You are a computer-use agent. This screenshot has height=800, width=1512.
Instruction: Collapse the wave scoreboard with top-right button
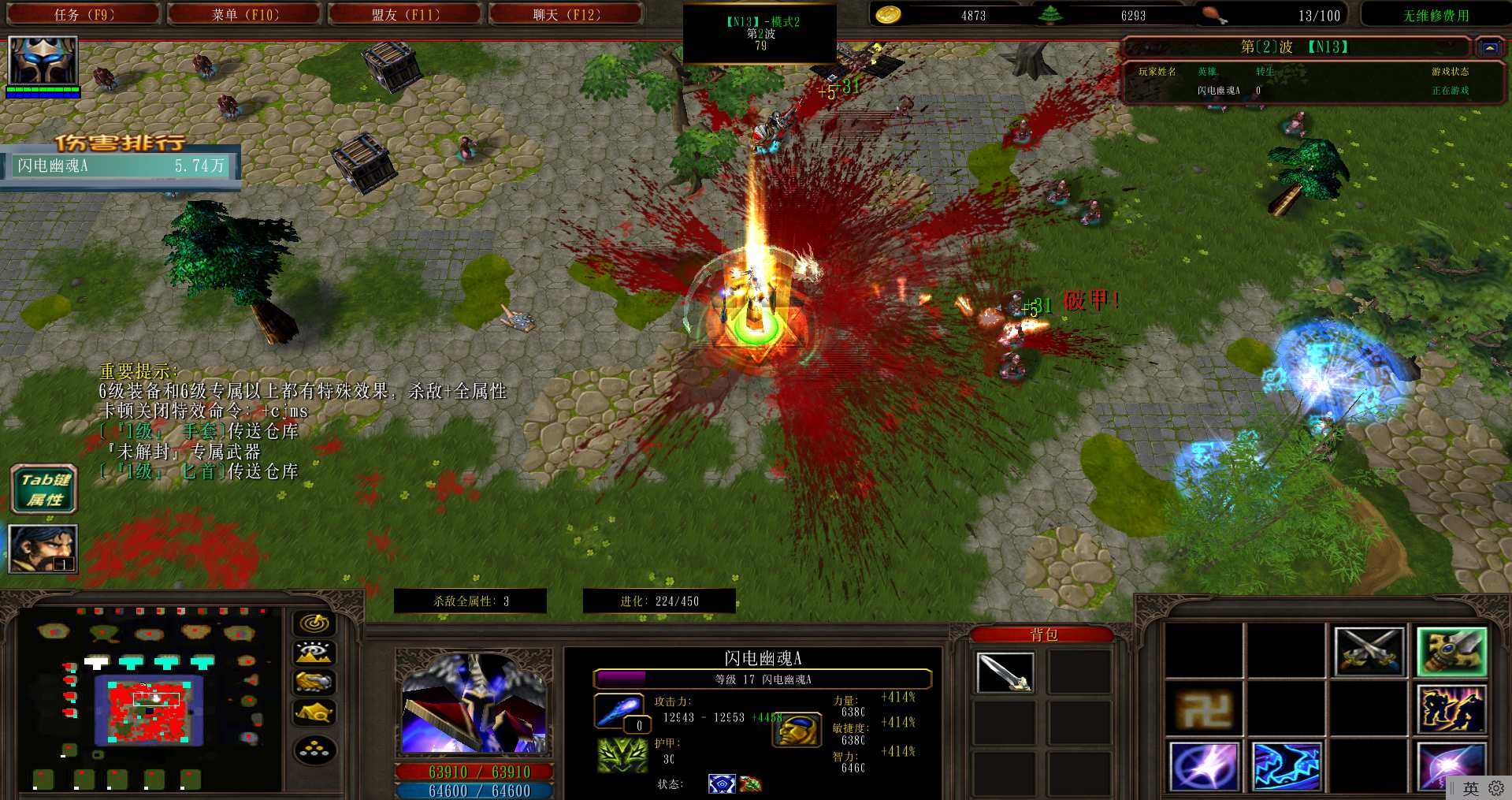pyautogui.click(x=1489, y=47)
